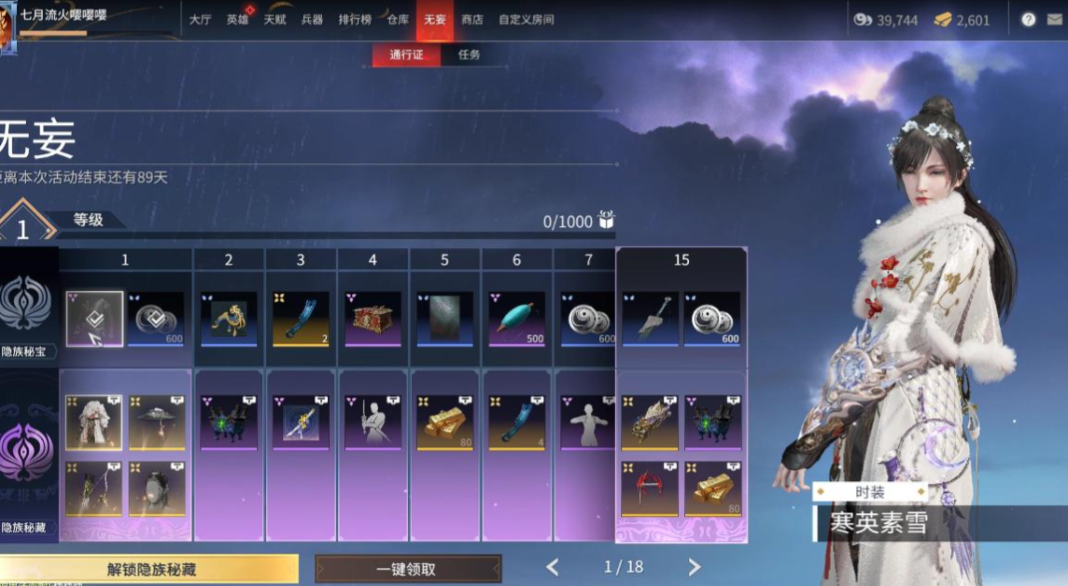Select the 兵器 weapons menu

[x=312, y=19]
